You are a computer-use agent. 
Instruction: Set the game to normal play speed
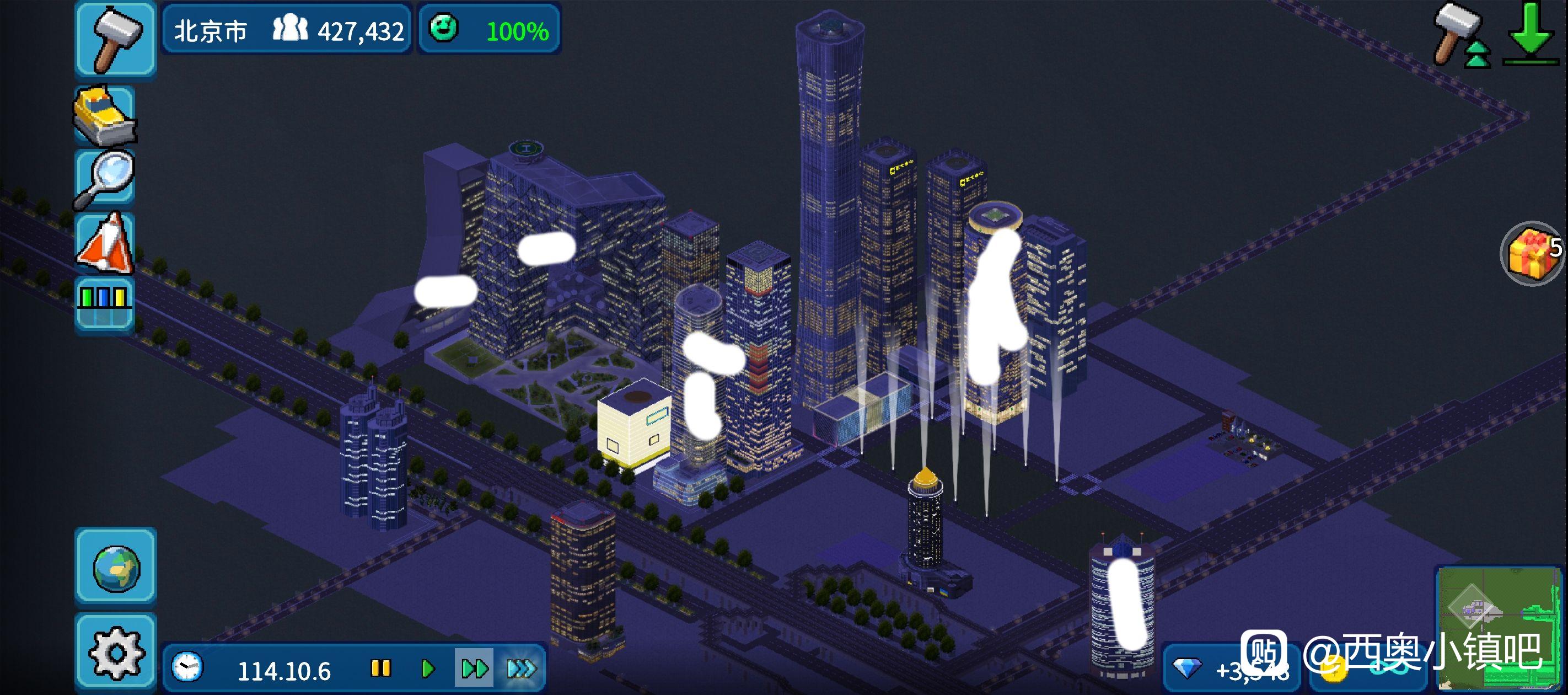[428, 669]
